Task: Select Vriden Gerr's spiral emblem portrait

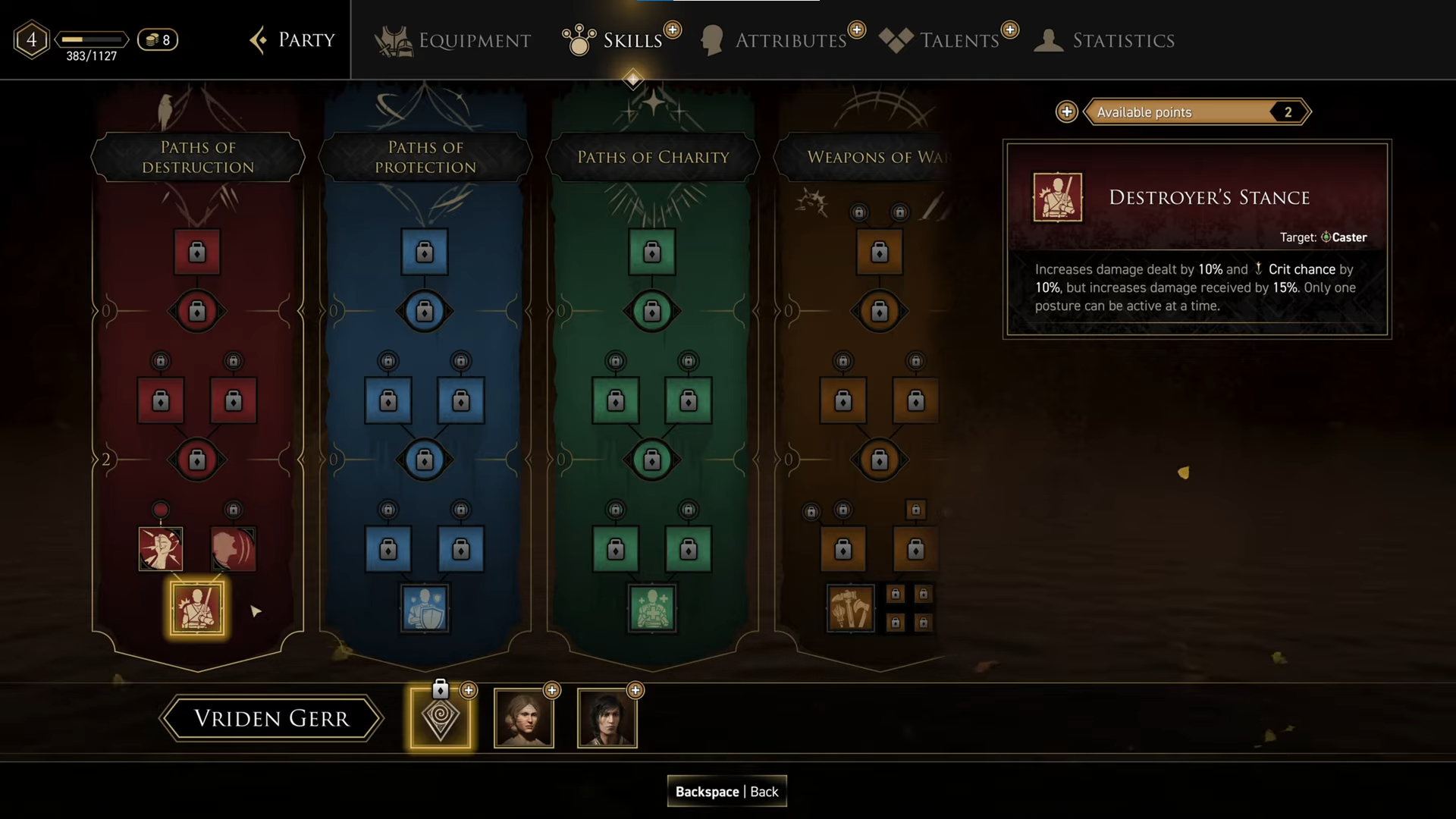Action: pyautogui.click(x=441, y=718)
